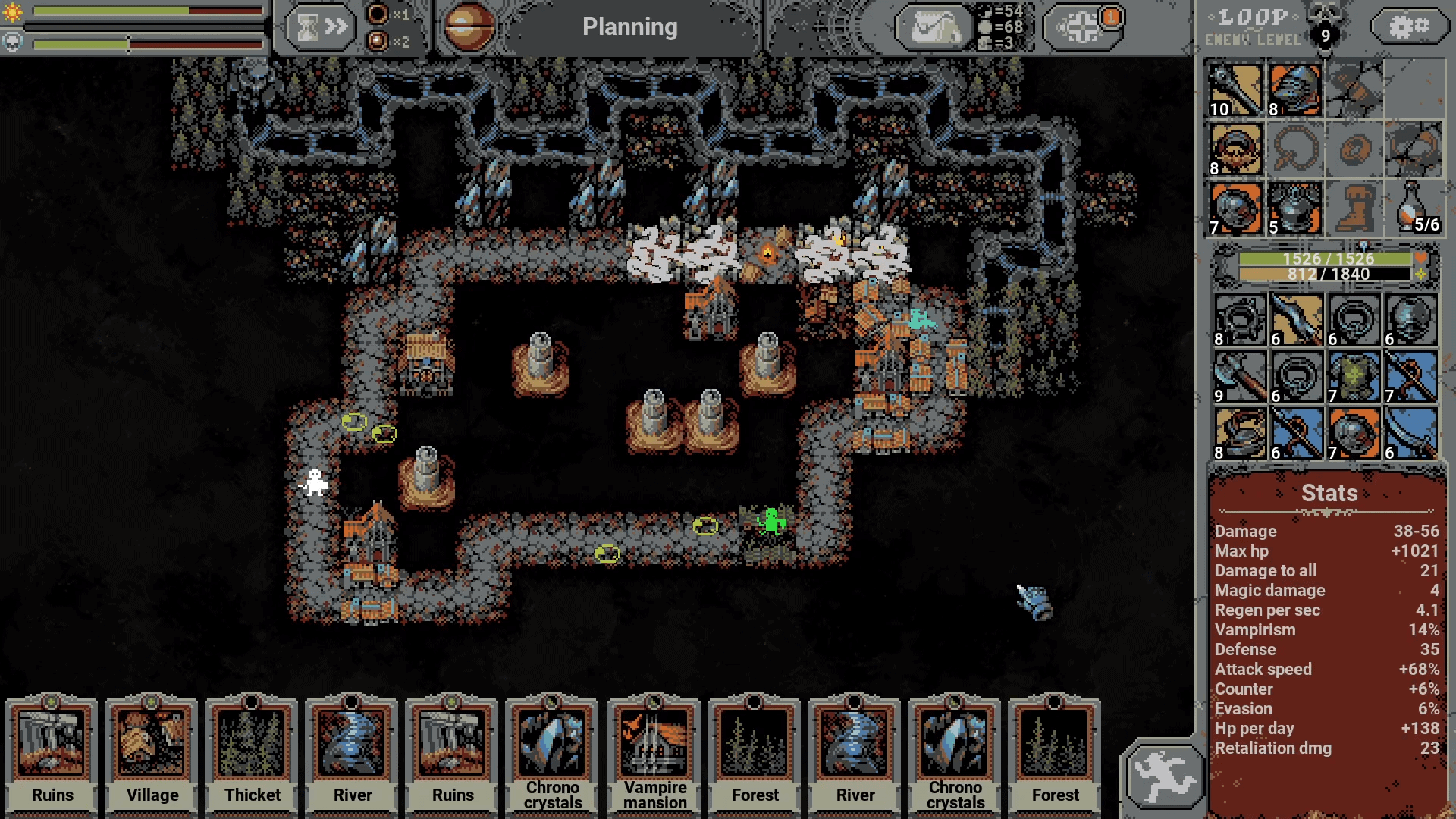Open the resource bag

[934, 27]
